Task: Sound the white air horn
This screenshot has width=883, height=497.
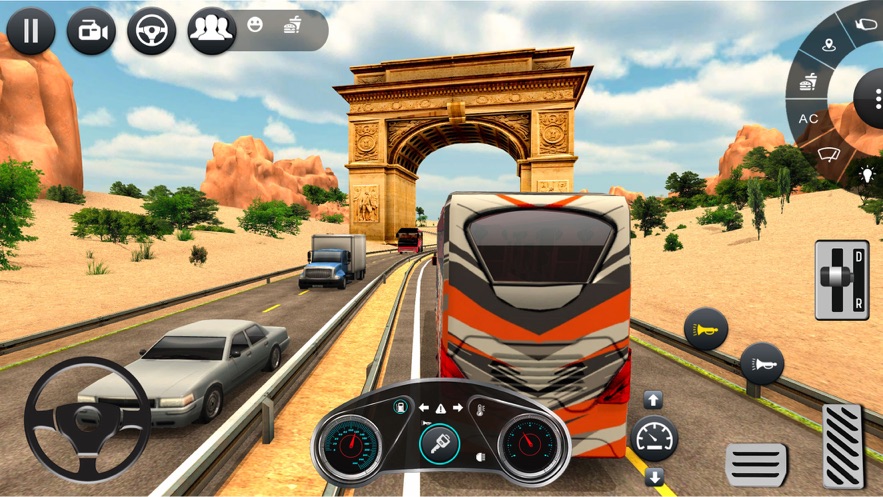Action: point(762,364)
